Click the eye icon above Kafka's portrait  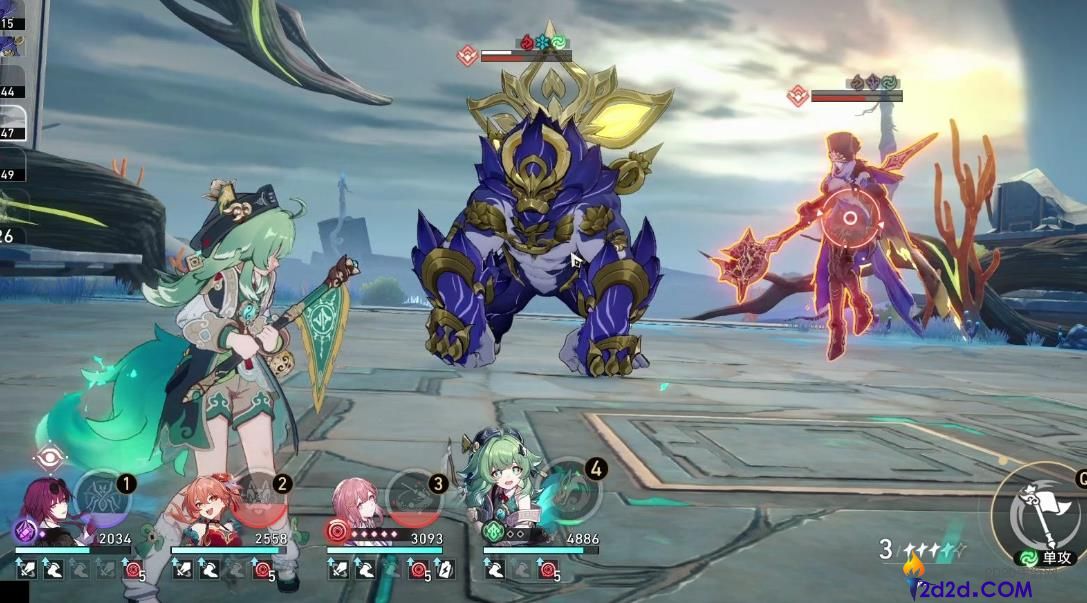(x=50, y=459)
